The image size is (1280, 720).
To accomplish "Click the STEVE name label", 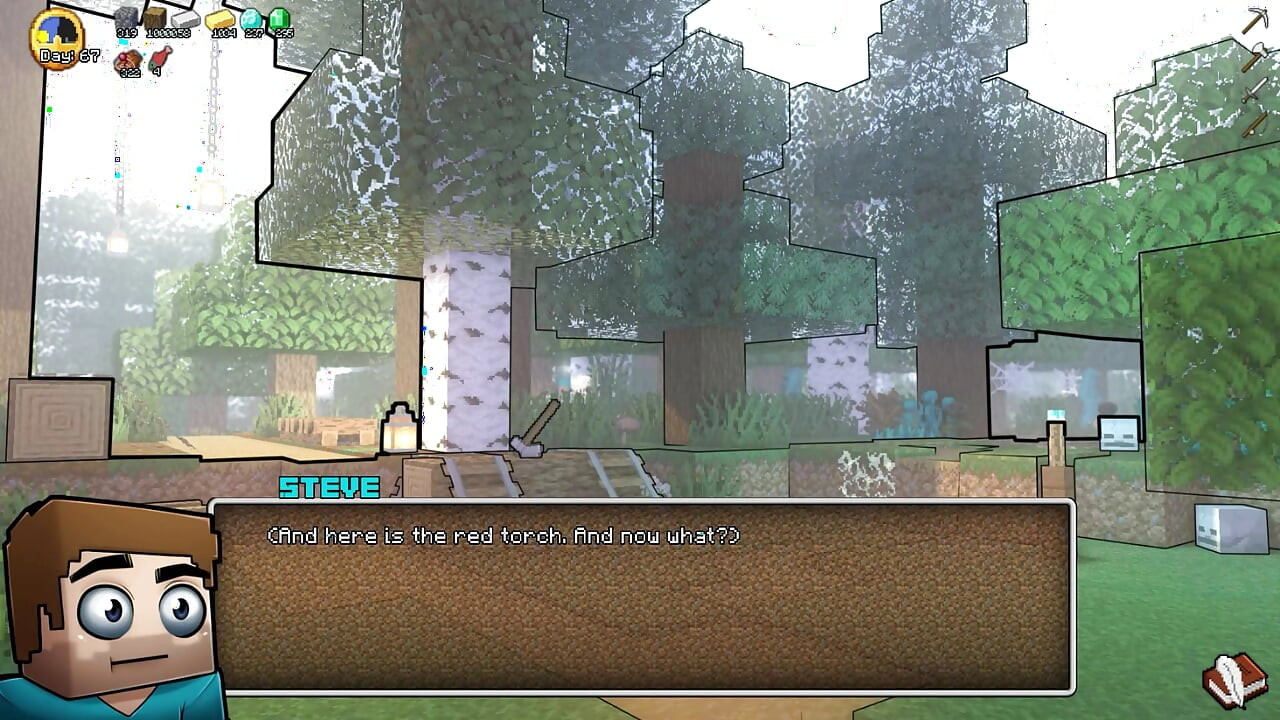I will [x=330, y=489].
